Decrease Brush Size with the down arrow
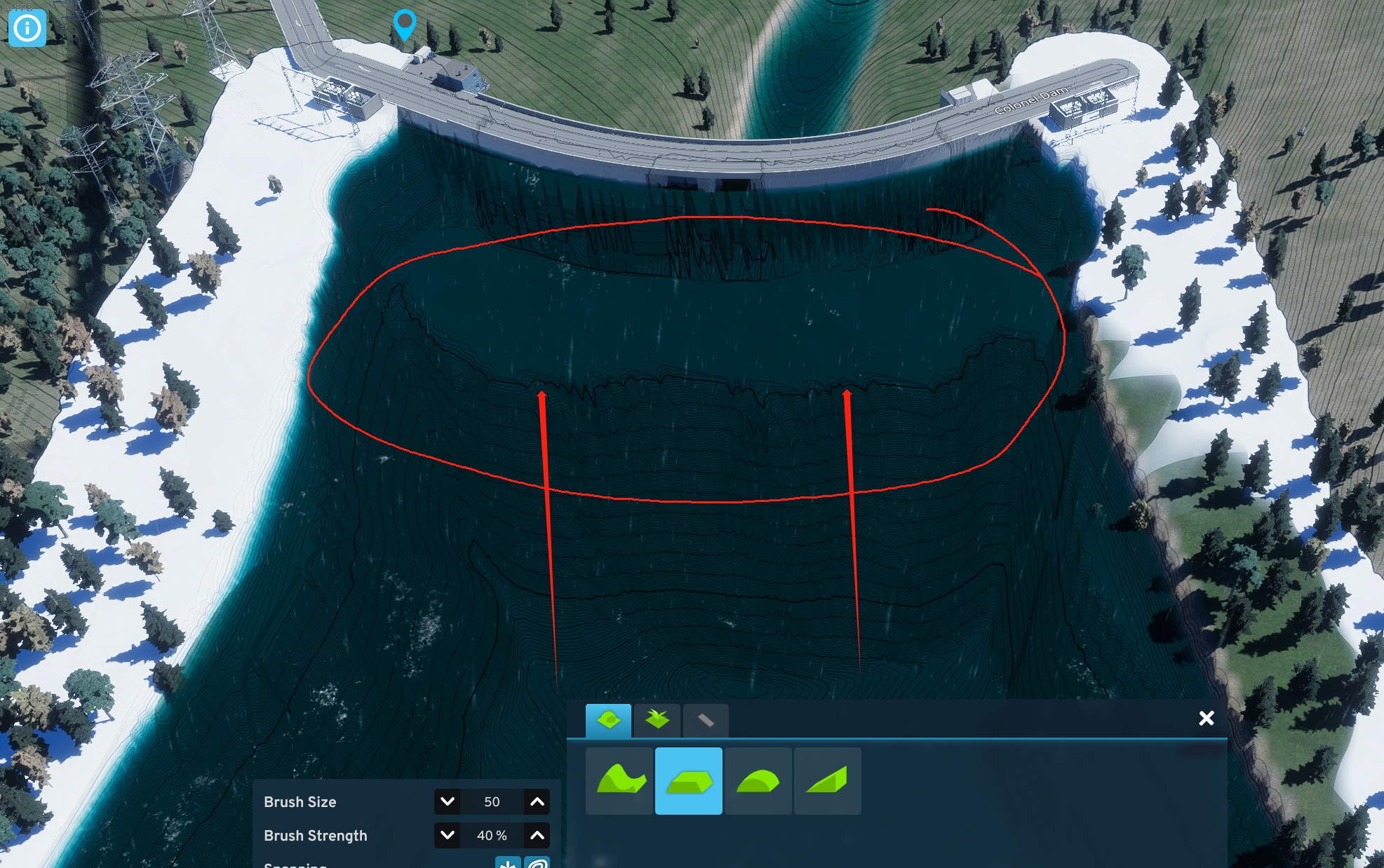This screenshot has height=868, width=1384. click(448, 802)
